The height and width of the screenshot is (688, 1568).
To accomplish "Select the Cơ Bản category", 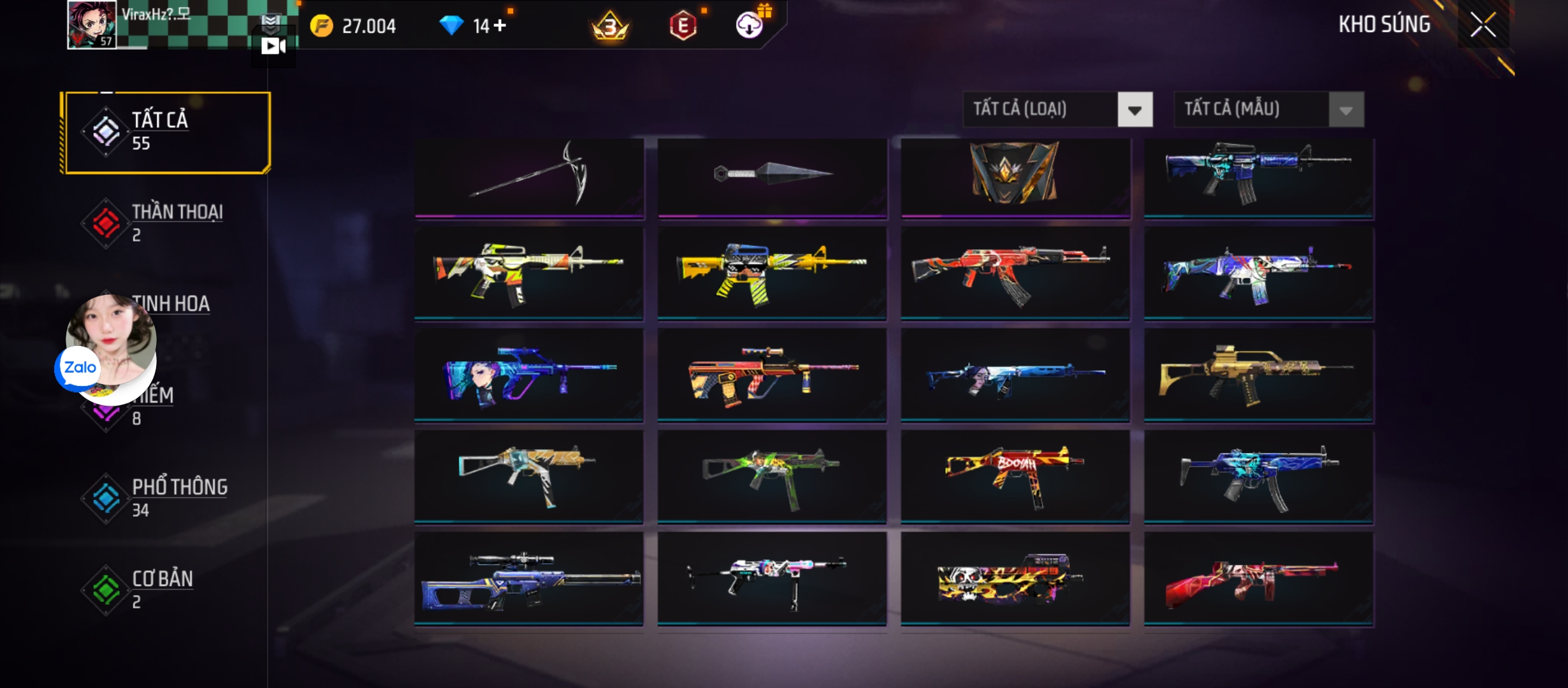I will (x=167, y=589).
